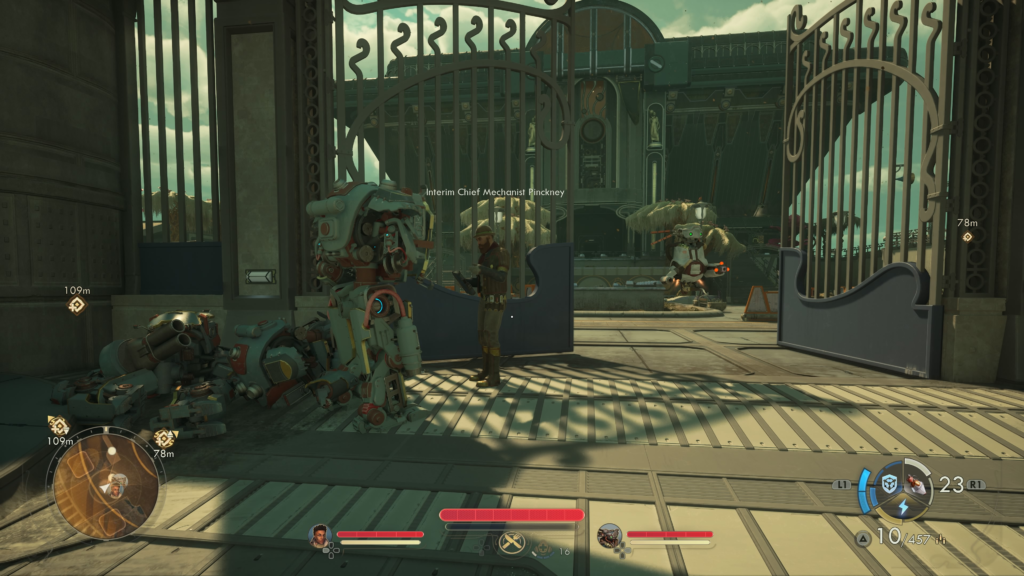The width and height of the screenshot is (1024, 576).
Task: Select the human companion portrait
Action: (x=320, y=535)
